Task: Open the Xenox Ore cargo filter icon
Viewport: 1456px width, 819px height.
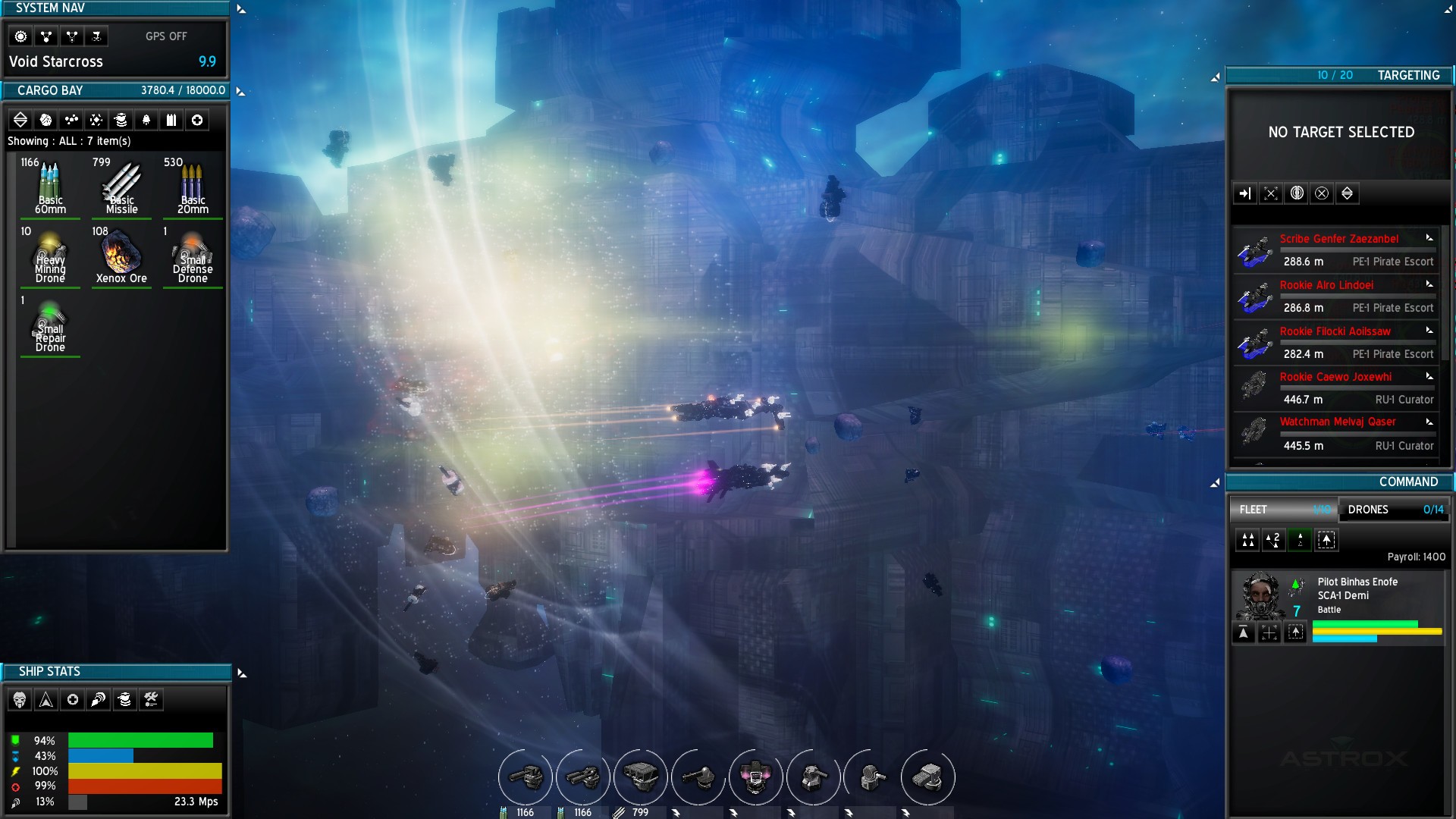Action: click(46, 120)
